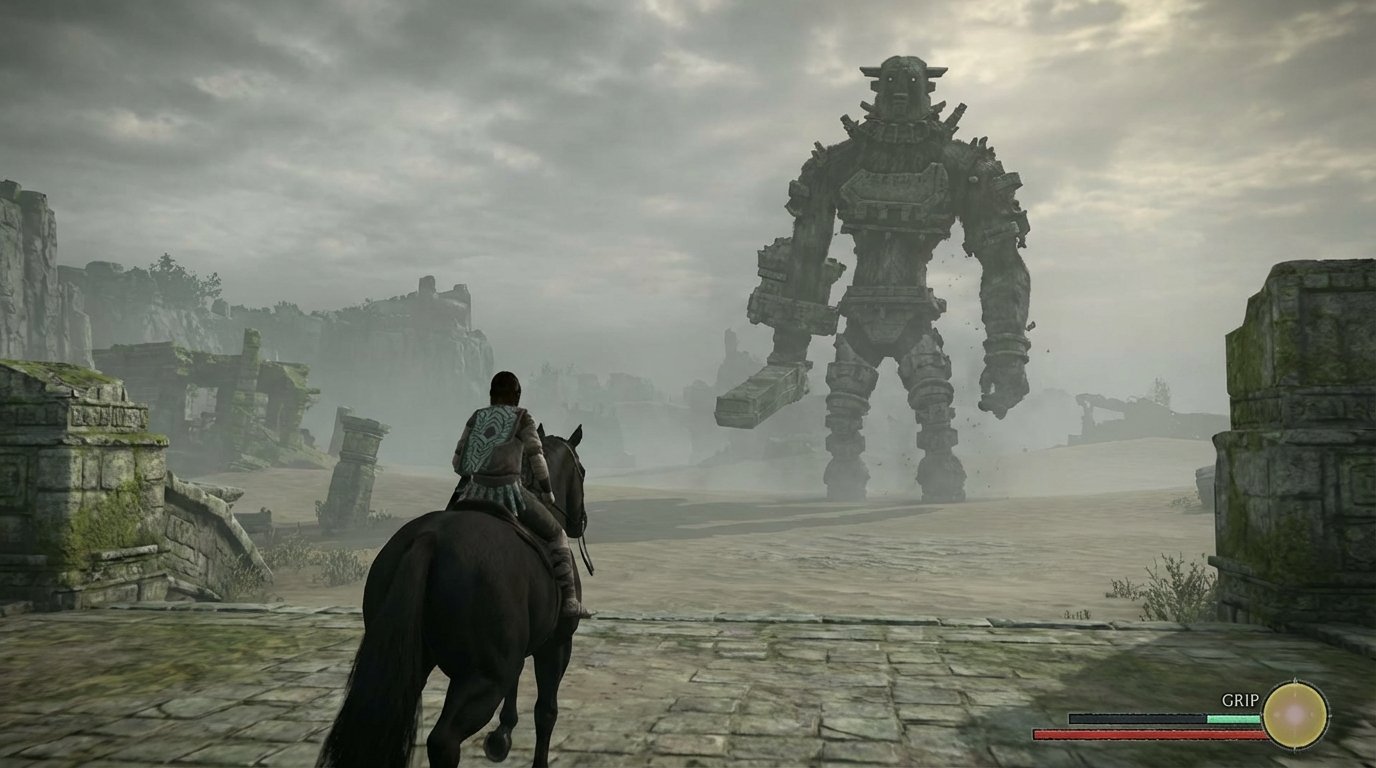The width and height of the screenshot is (1376, 768).
Task: Select the GRIP label on the HUD
Action: (1240, 700)
